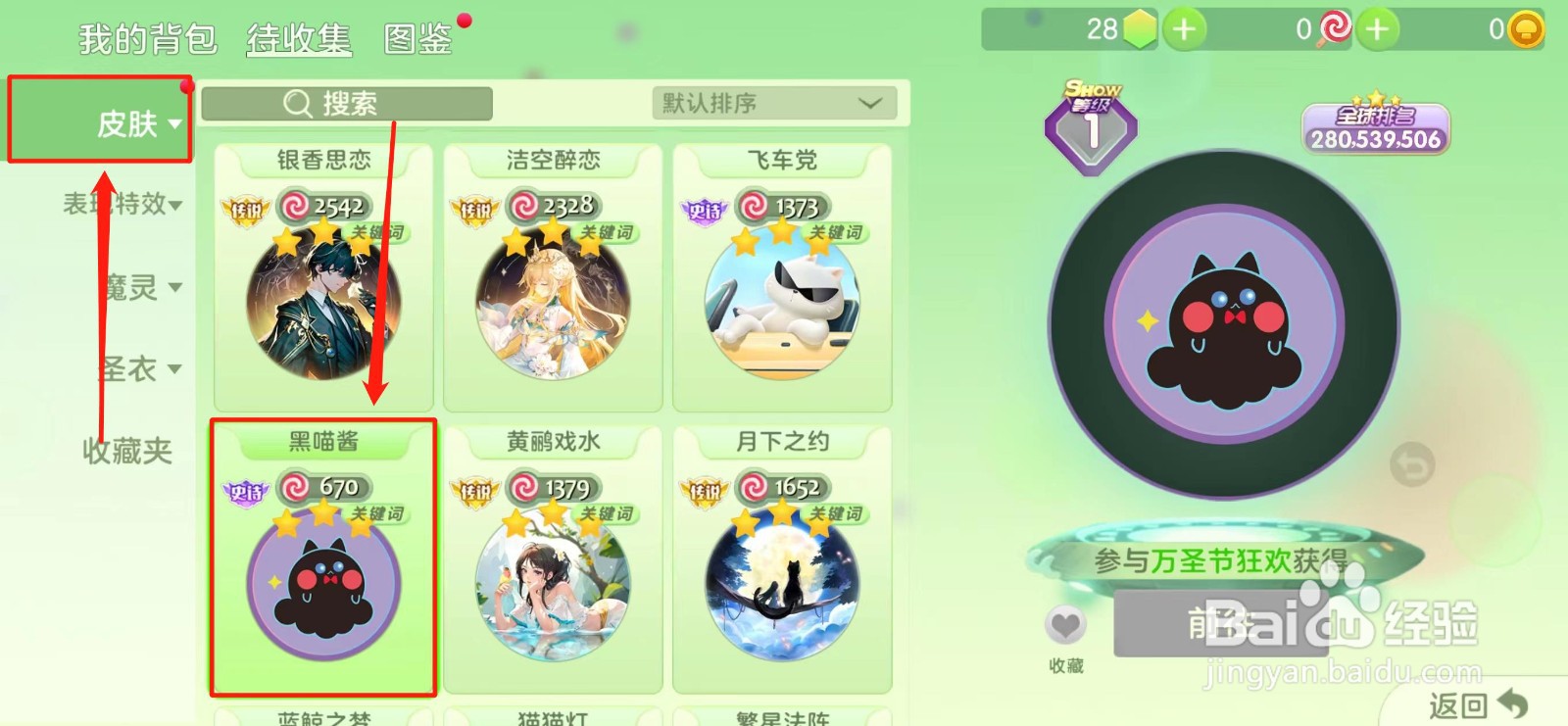Viewport: 1568px width, 726px height.
Task: Click the green plus to buy gems
Action: [x=1183, y=30]
